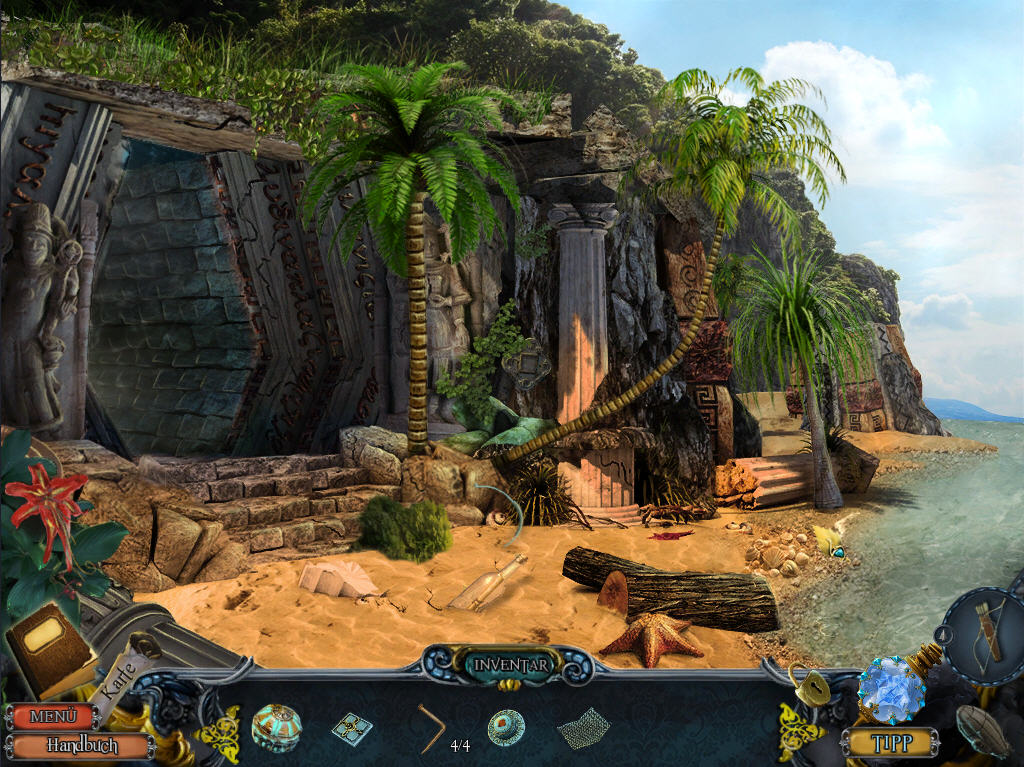The width and height of the screenshot is (1024, 767).
Task: Click the INVENTAR label
Action: [511, 663]
